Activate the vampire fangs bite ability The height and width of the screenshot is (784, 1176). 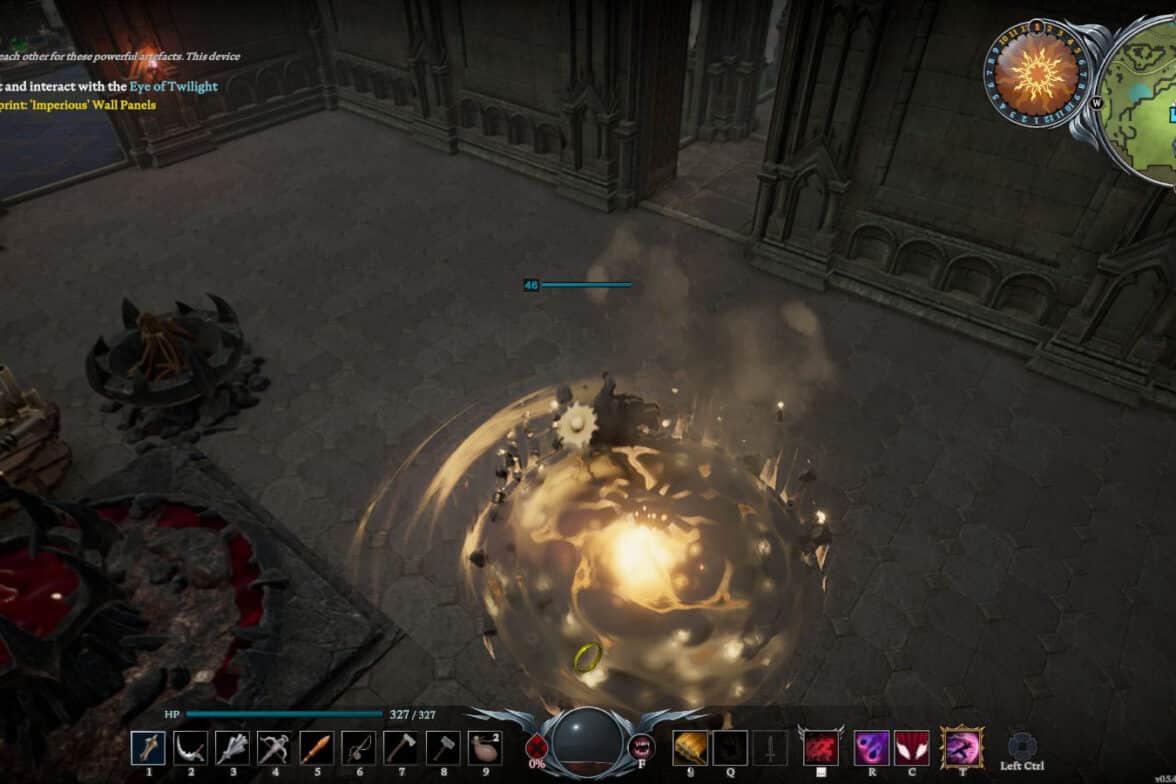coord(641,746)
